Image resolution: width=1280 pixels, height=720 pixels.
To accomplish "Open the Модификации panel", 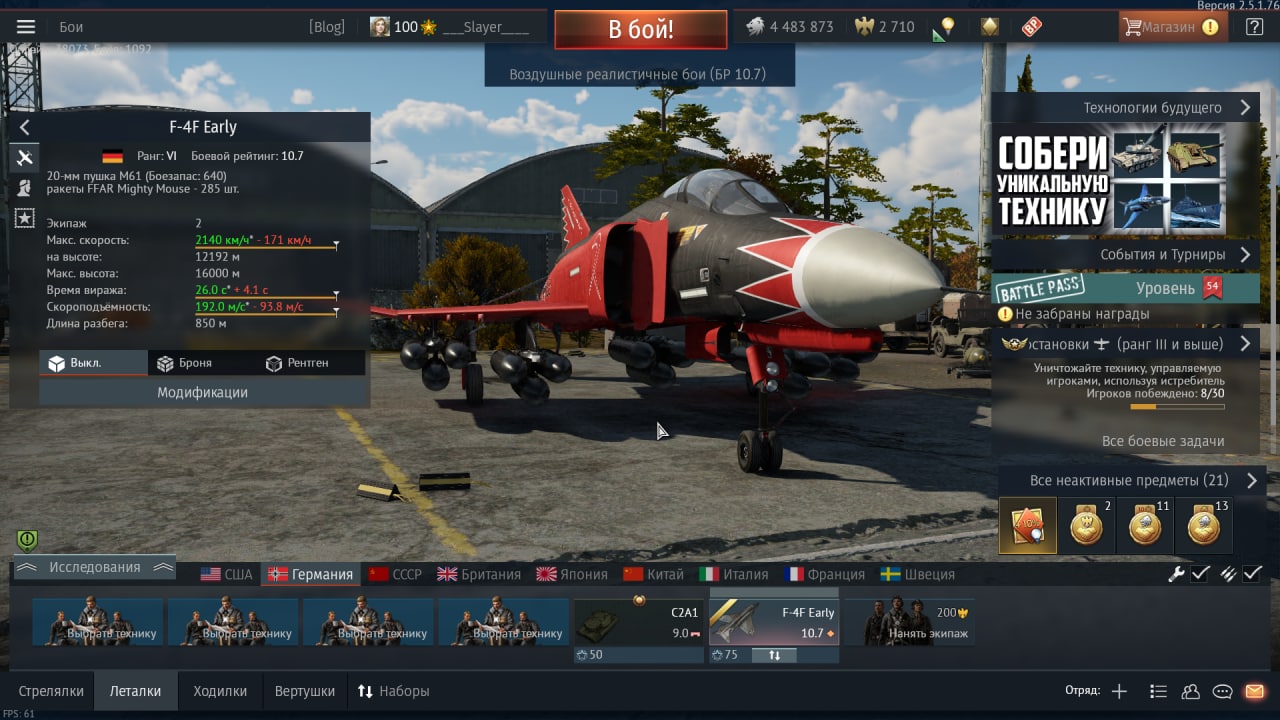I will pyautogui.click(x=202, y=392).
